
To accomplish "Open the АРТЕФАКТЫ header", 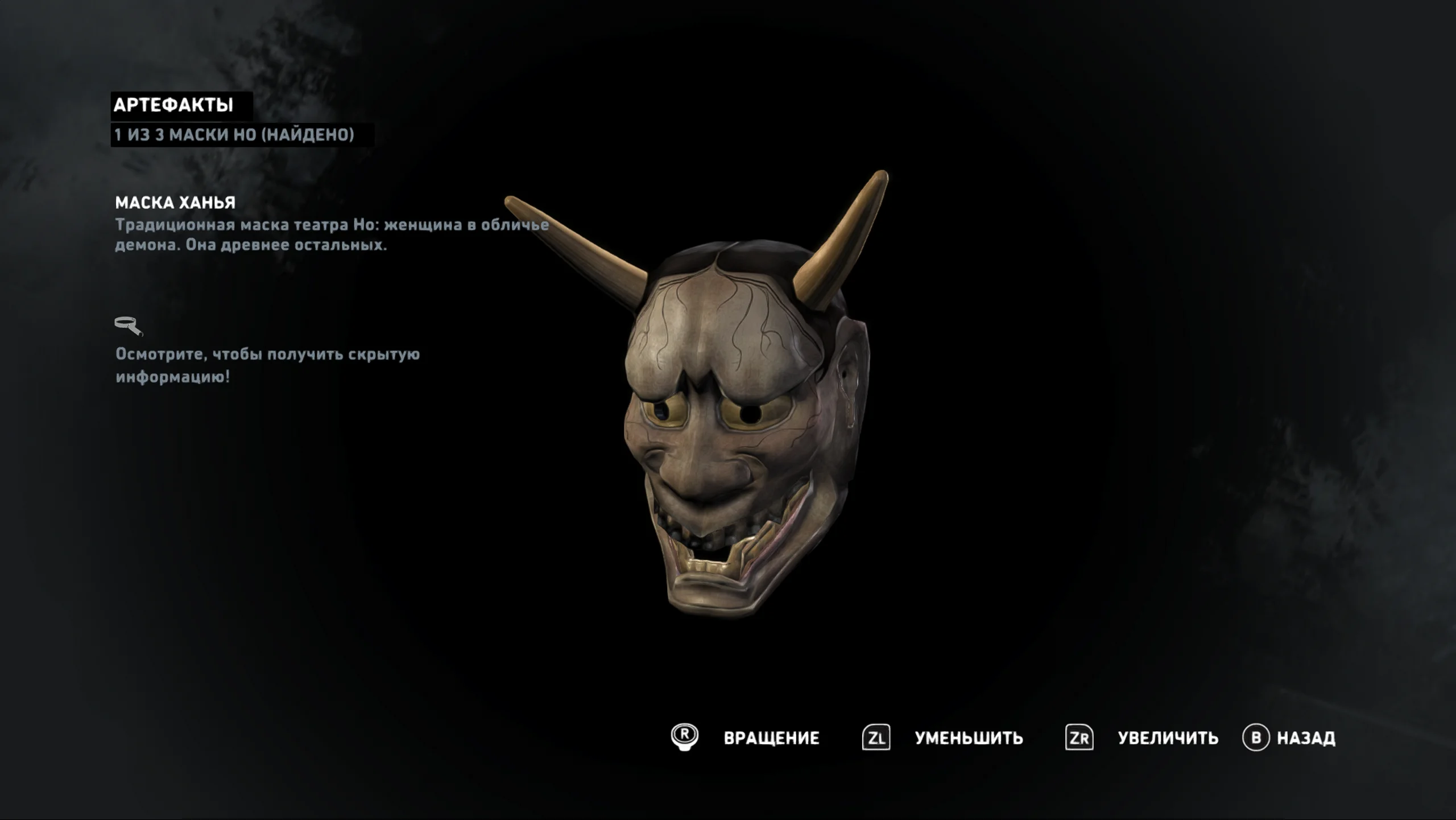I will (173, 105).
